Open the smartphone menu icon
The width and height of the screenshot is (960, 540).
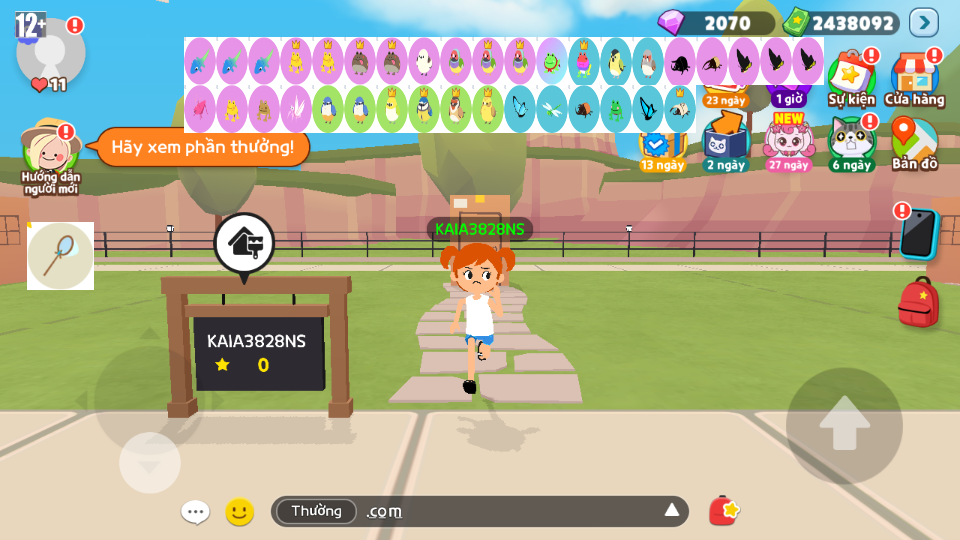pyautogui.click(x=918, y=234)
